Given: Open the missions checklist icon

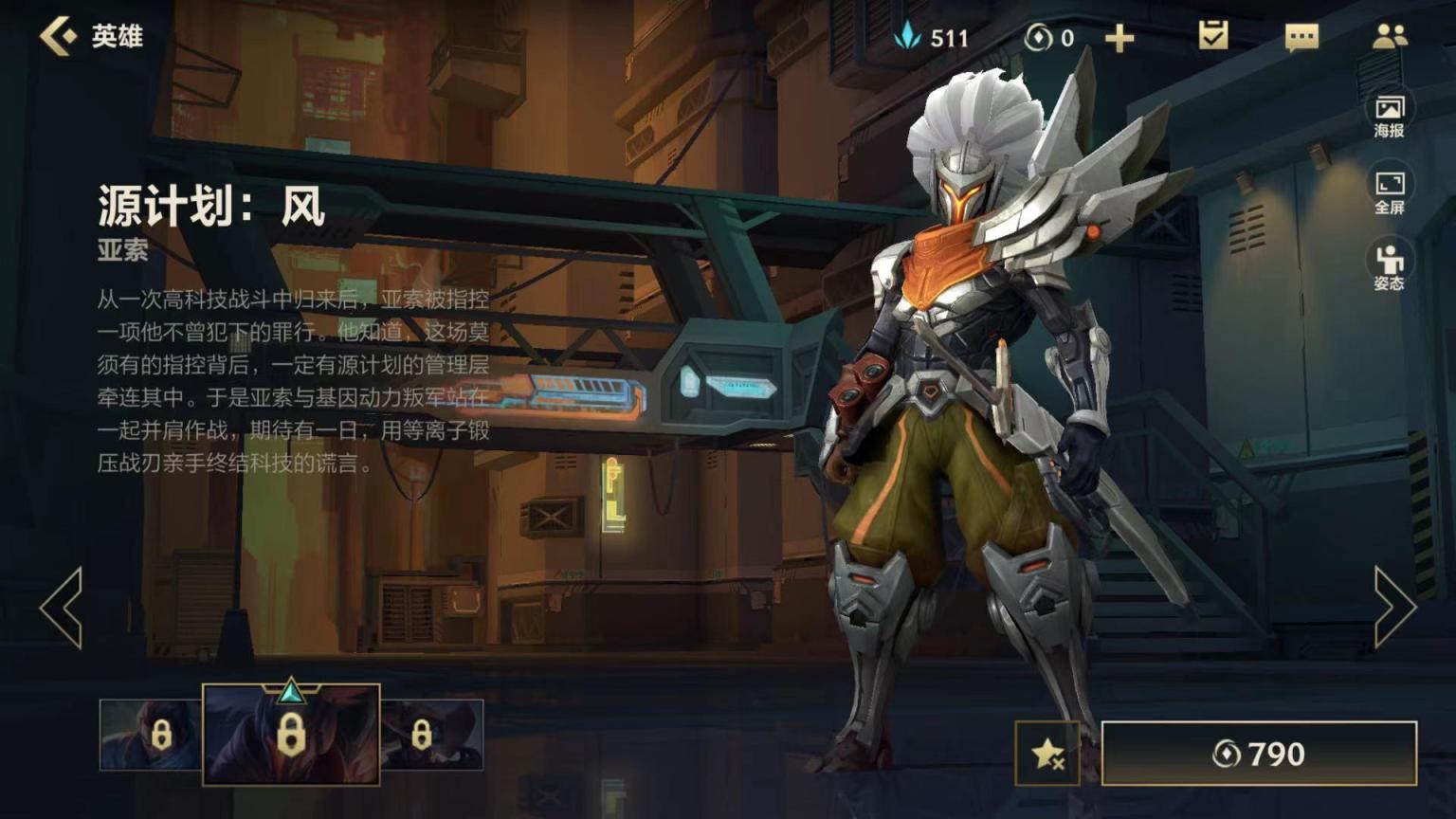Looking at the screenshot, I should point(1212,36).
